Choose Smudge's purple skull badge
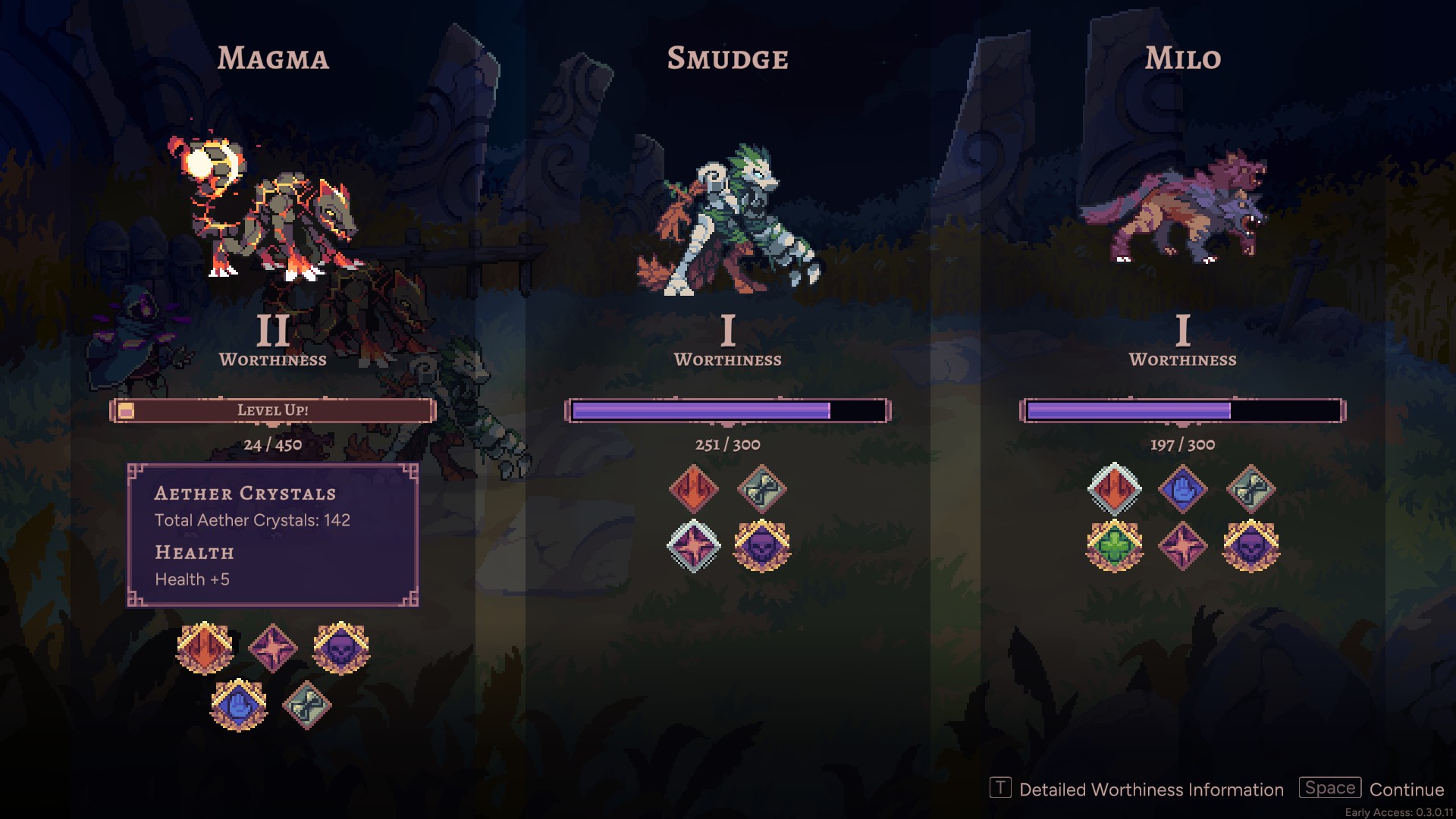Viewport: 1456px width, 819px height. (x=762, y=546)
